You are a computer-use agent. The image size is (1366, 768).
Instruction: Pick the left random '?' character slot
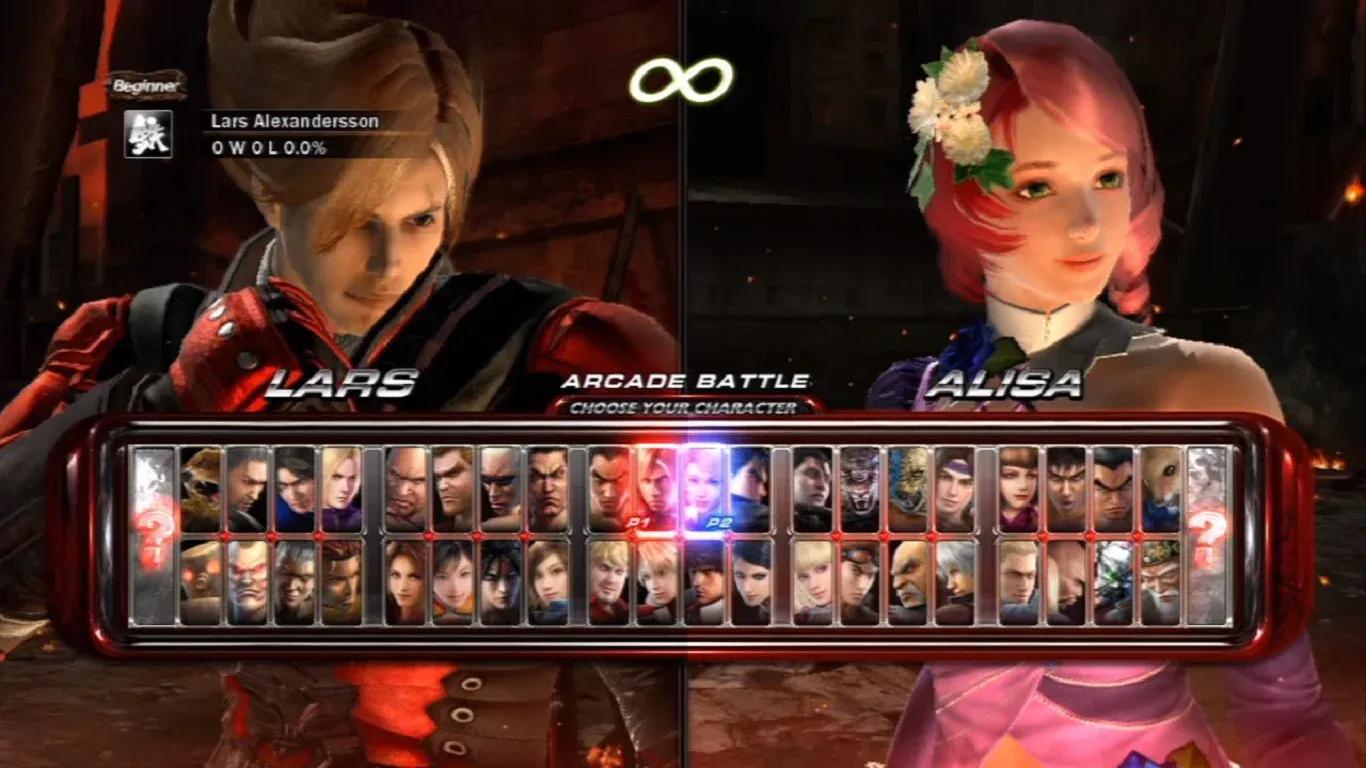pos(155,530)
